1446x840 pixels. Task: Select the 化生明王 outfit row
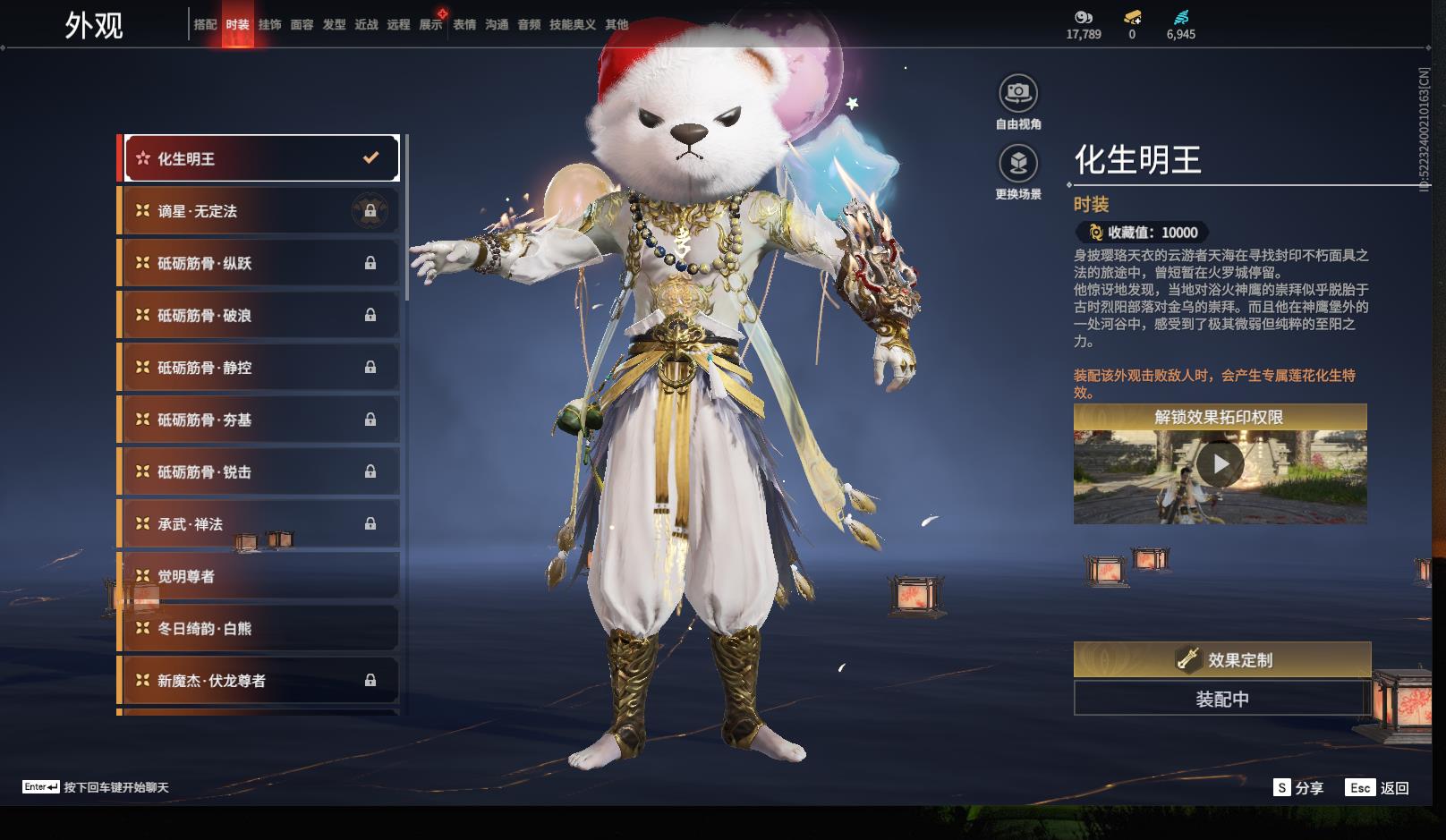260,158
